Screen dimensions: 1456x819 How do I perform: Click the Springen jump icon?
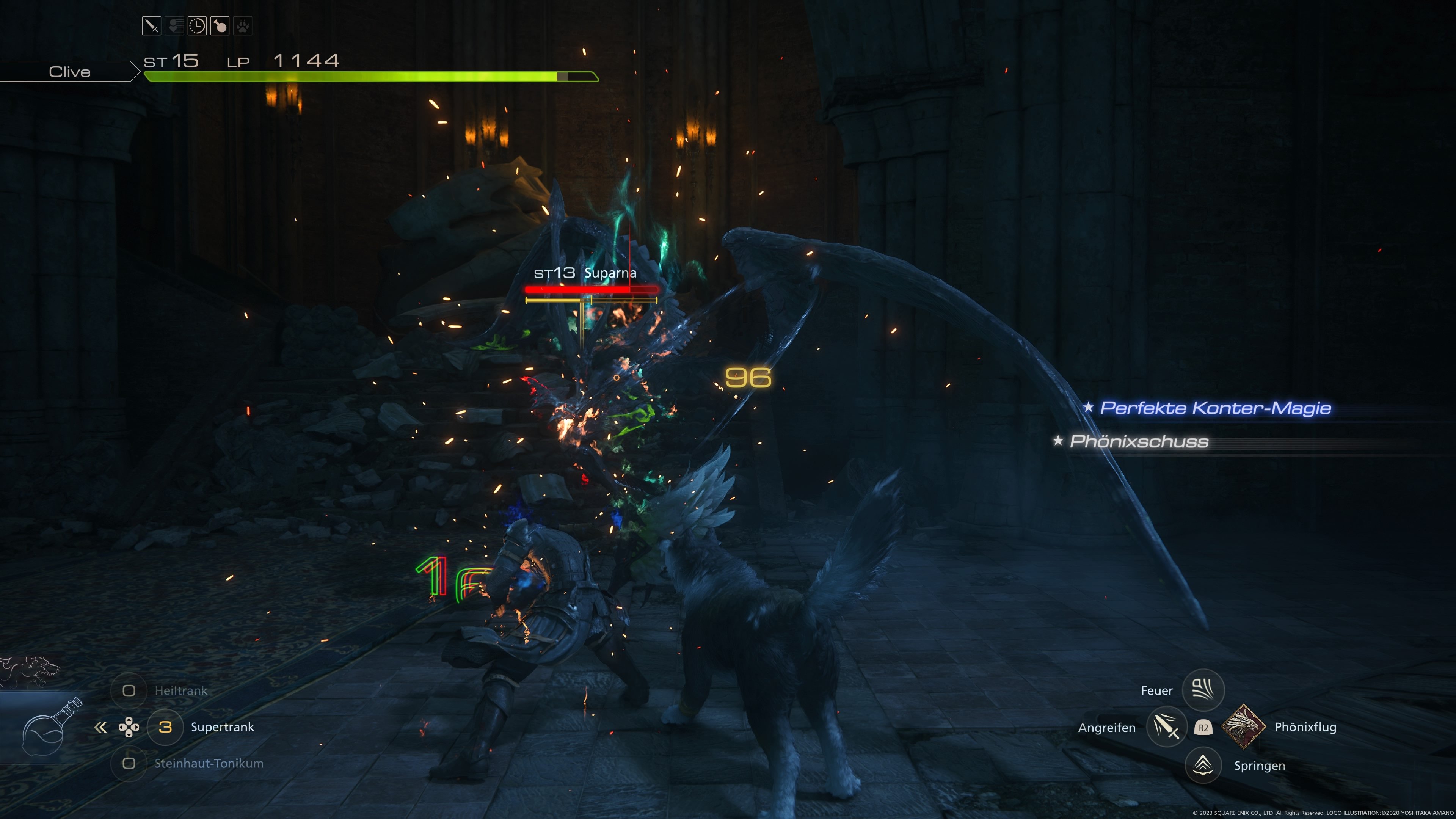pos(1204,765)
